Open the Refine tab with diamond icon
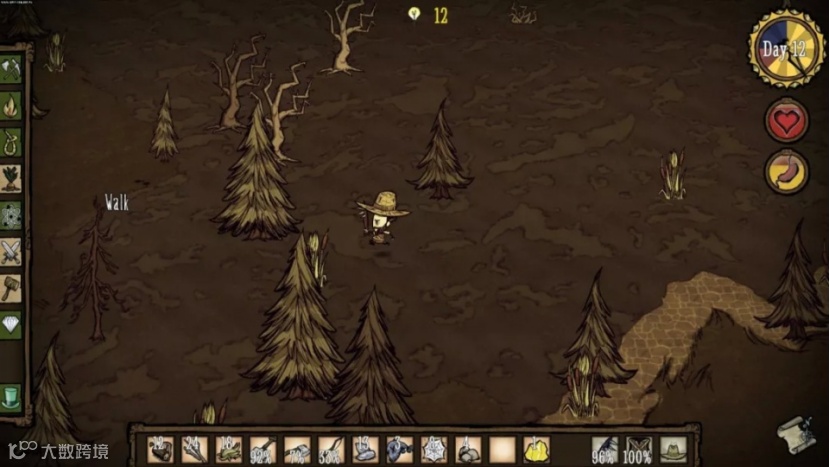Screen dimensions: 830x467 (x=11, y=324)
